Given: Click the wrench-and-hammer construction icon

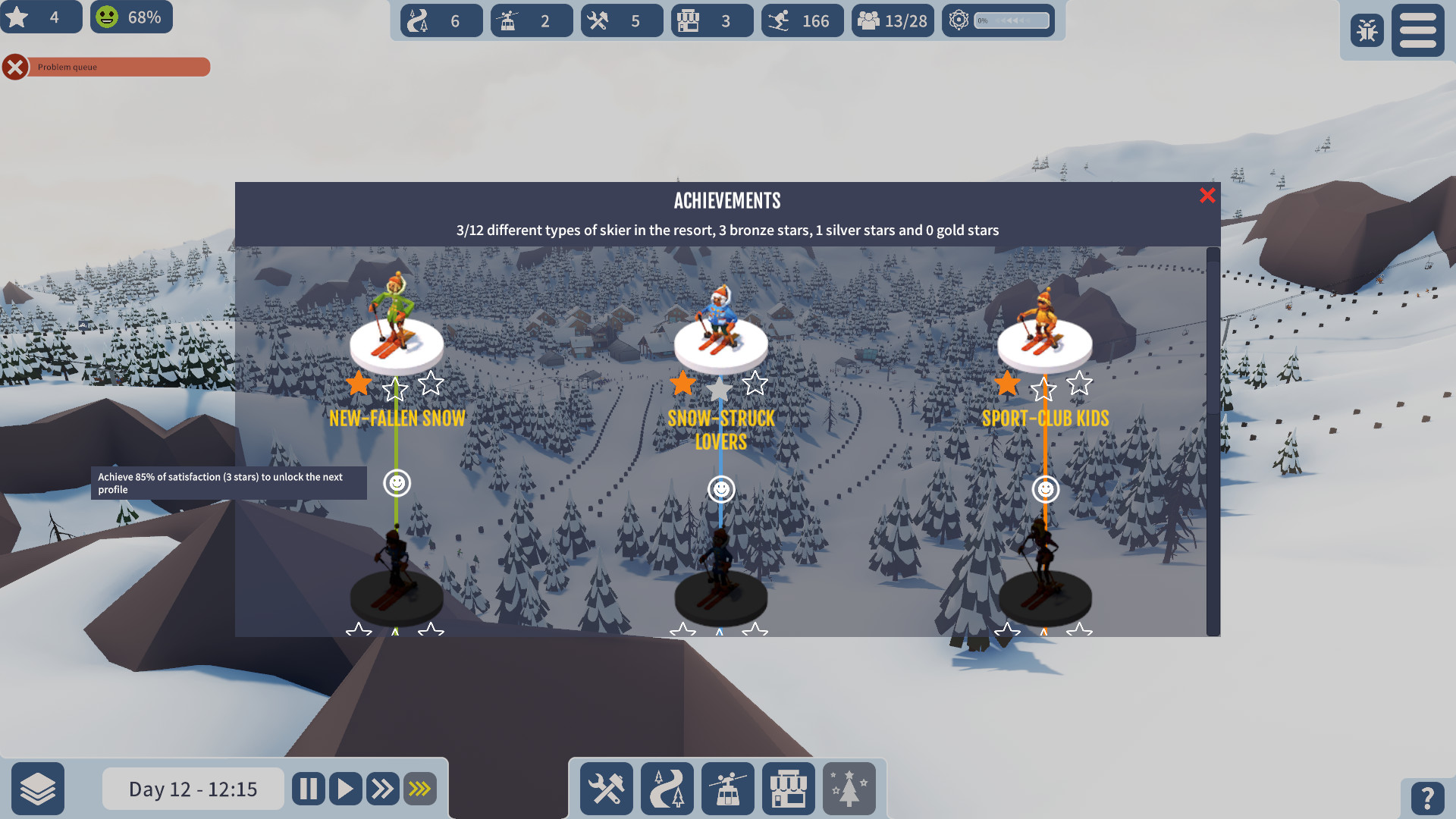Looking at the screenshot, I should point(606,789).
